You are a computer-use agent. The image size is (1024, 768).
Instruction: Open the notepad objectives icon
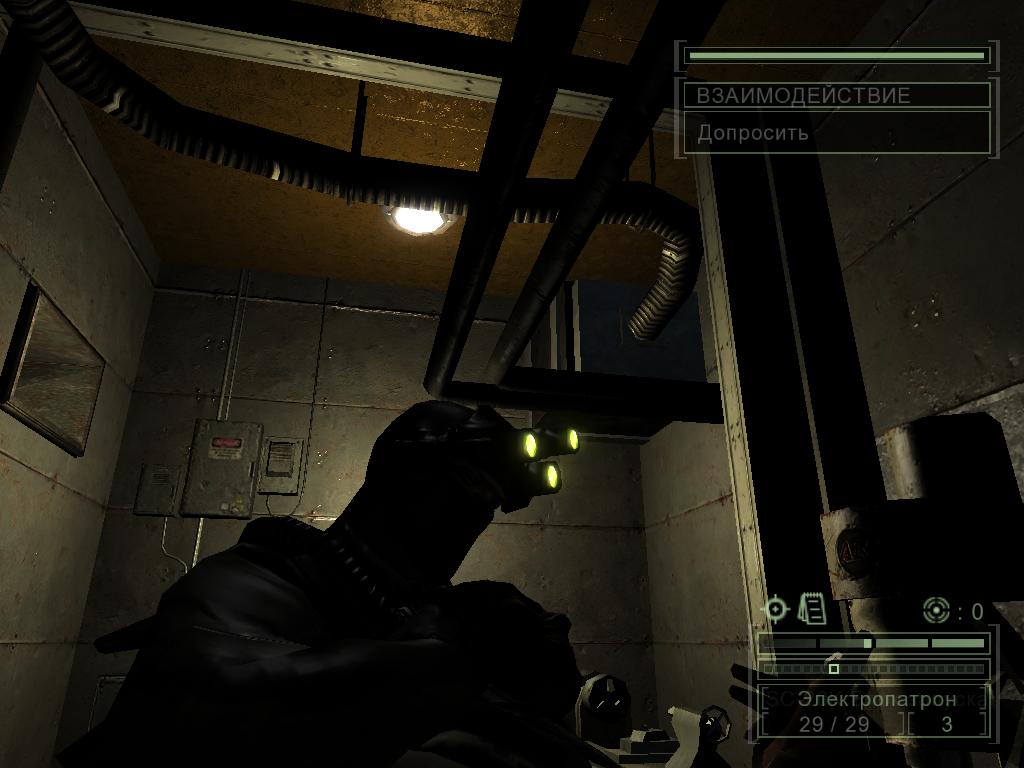pyautogui.click(x=812, y=608)
